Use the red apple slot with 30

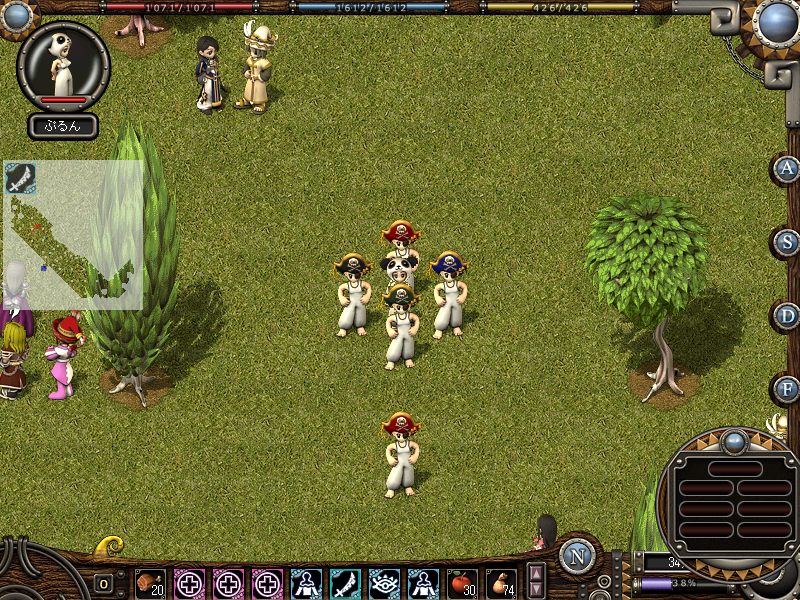pyautogui.click(x=462, y=582)
